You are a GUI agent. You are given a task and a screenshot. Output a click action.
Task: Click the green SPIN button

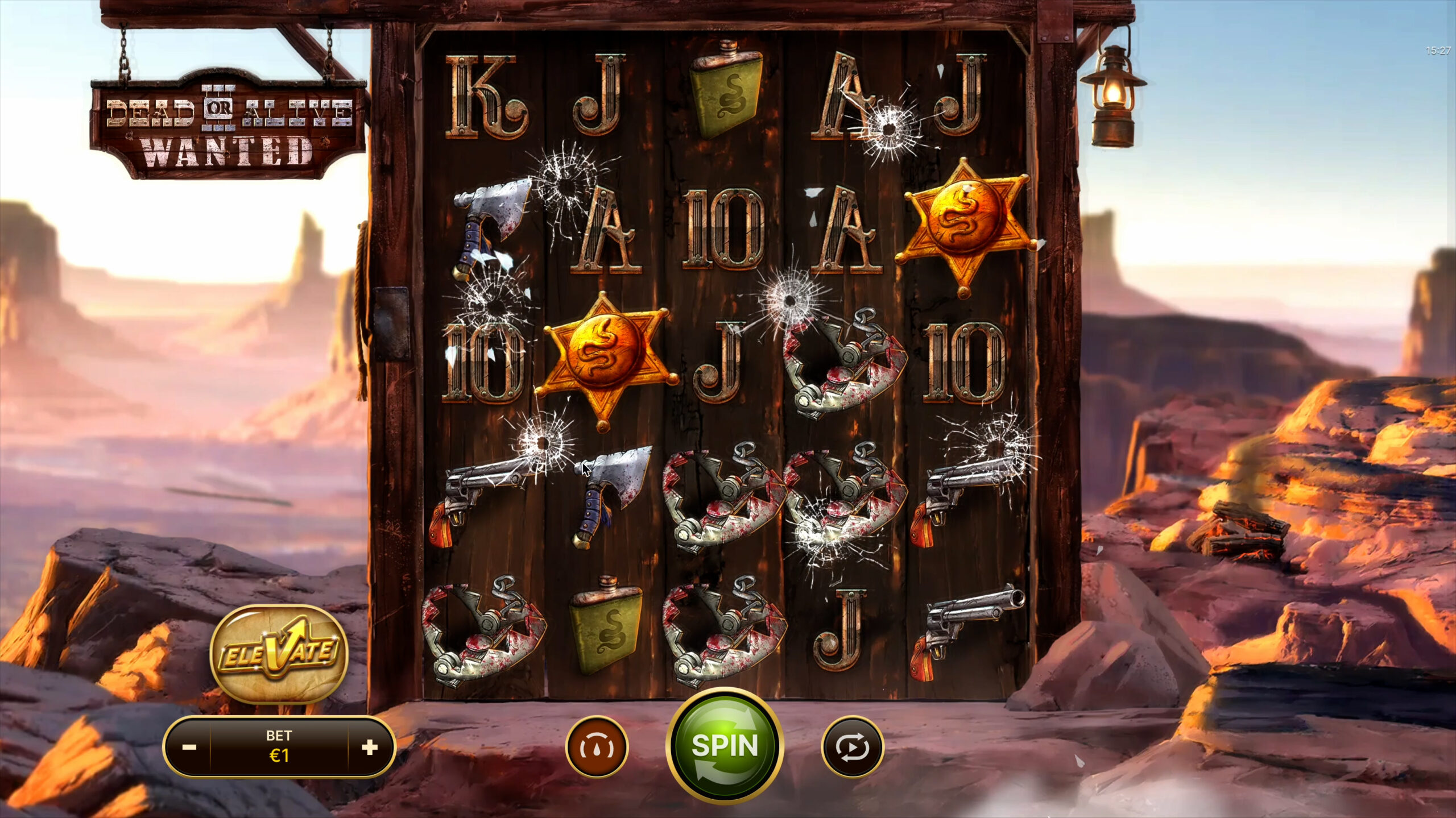(725, 745)
